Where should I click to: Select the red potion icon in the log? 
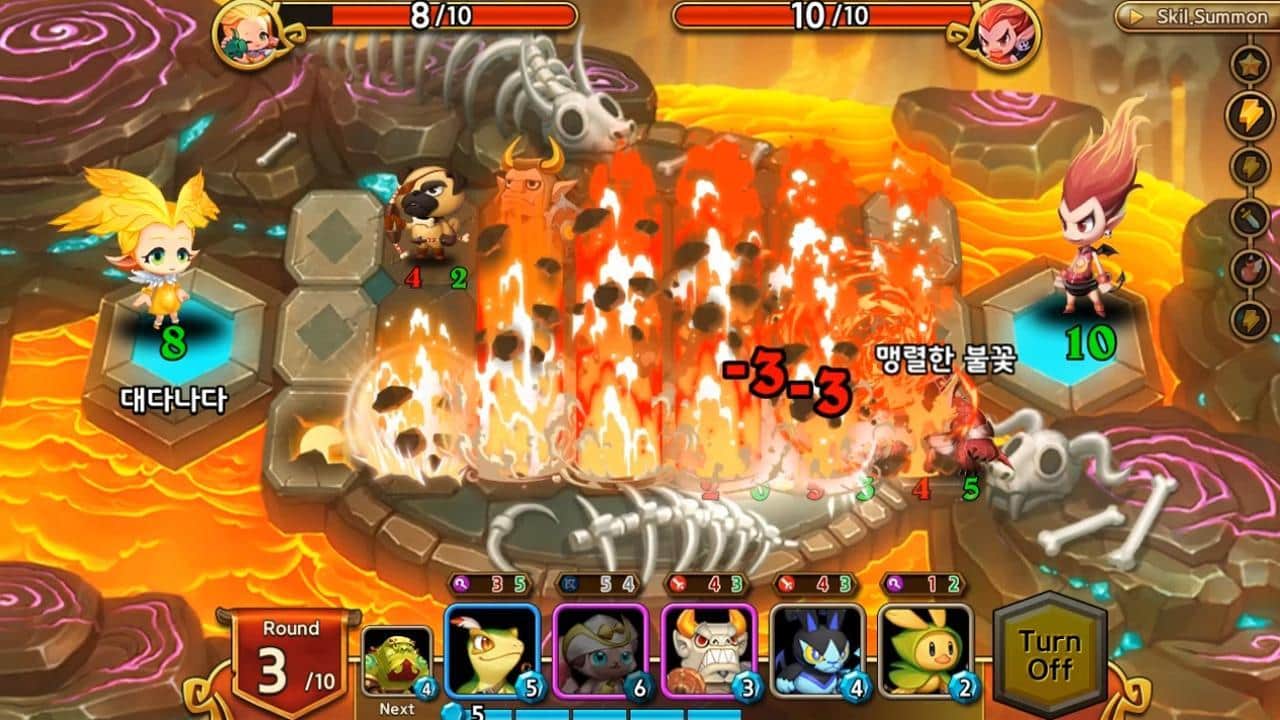[1251, 269]
